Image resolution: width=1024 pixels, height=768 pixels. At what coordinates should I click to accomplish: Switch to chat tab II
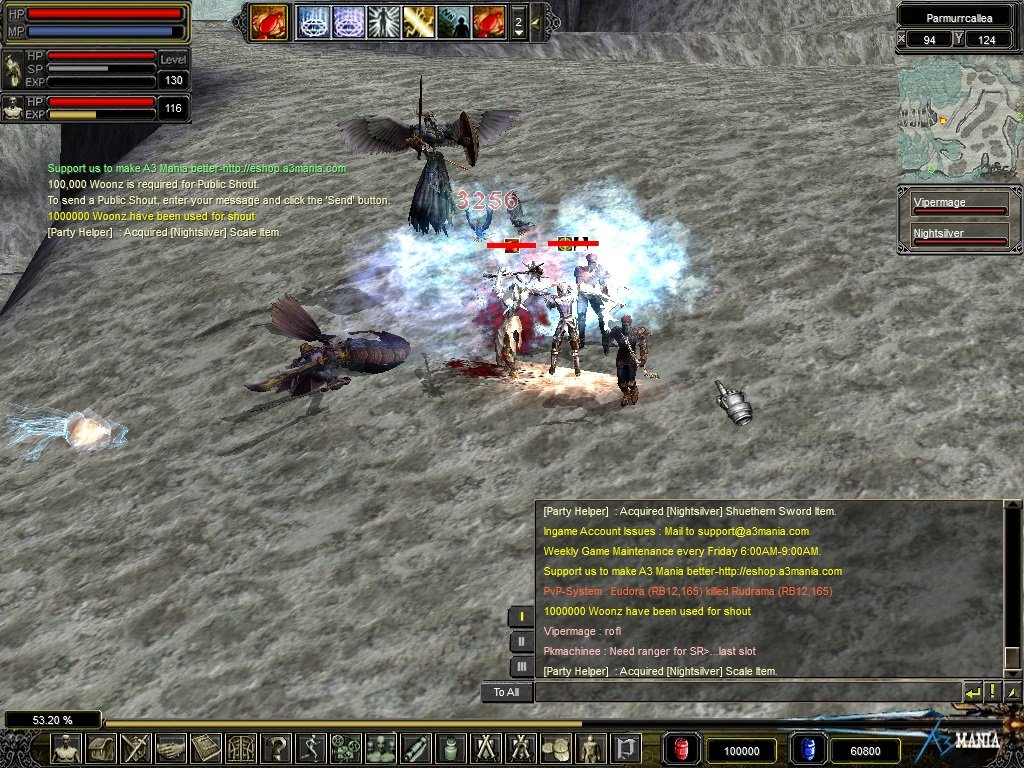tap(521, 642)
